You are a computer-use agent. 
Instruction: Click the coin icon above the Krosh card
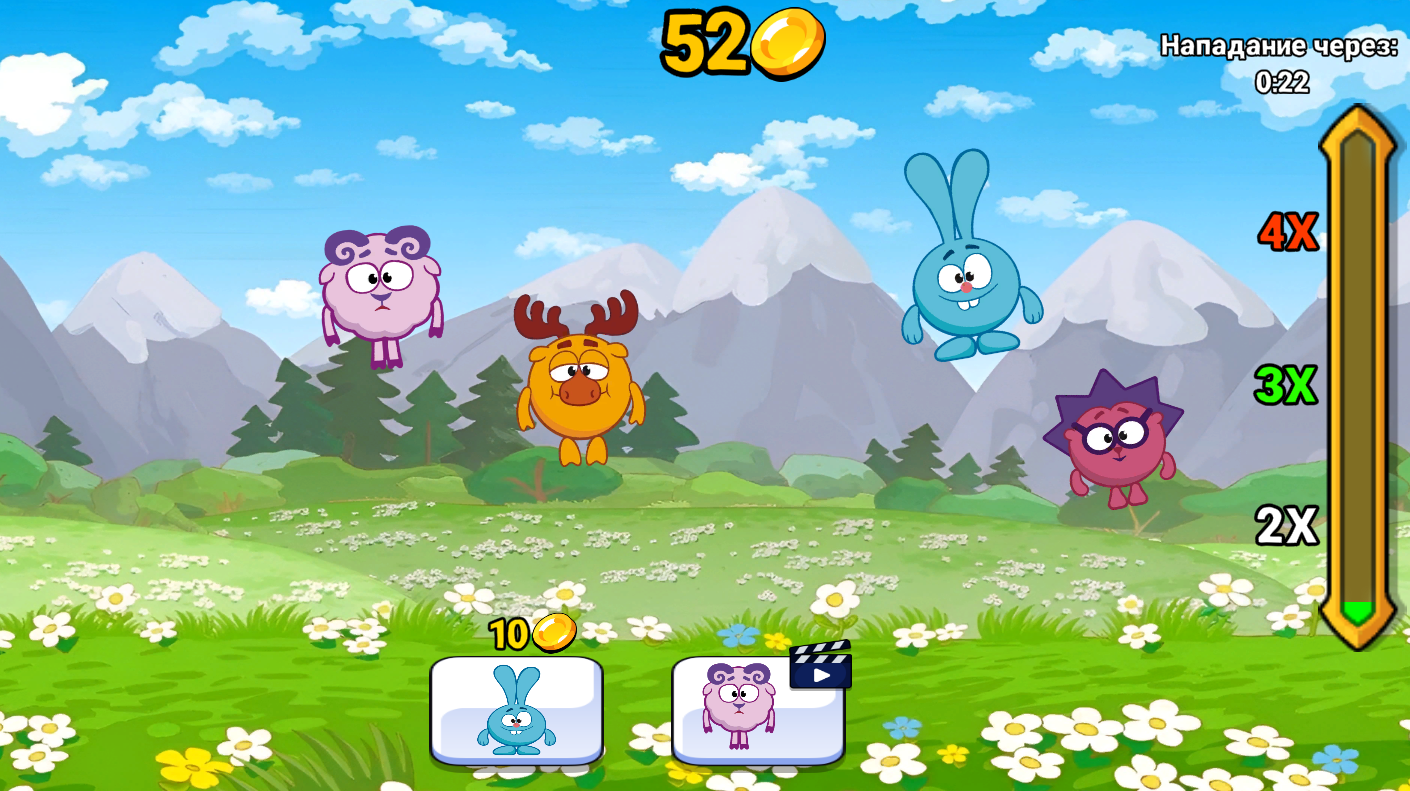(x=557, y=633)
